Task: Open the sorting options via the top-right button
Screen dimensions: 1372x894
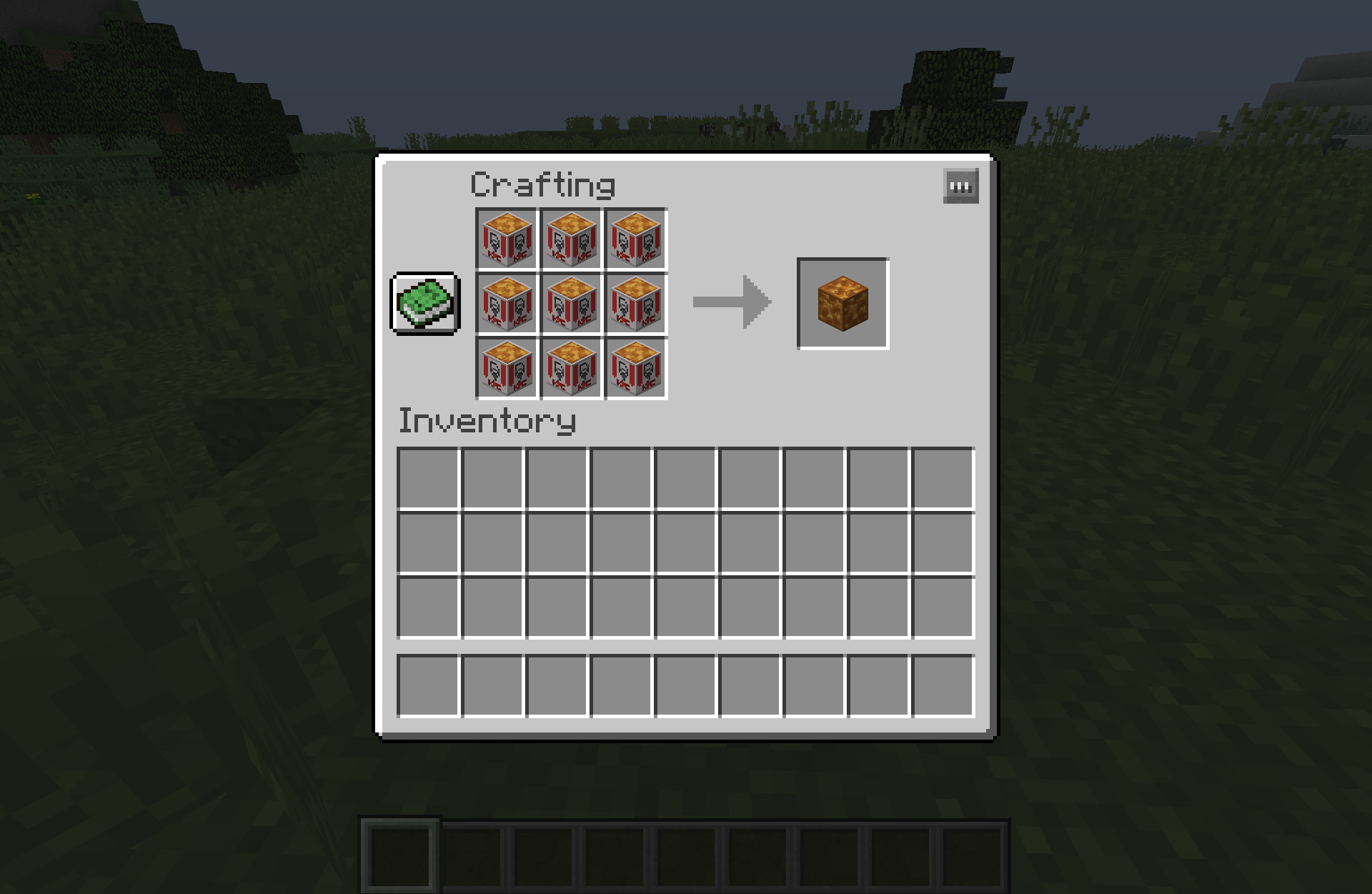Action: pyautogui.click(x=961, y=185)
